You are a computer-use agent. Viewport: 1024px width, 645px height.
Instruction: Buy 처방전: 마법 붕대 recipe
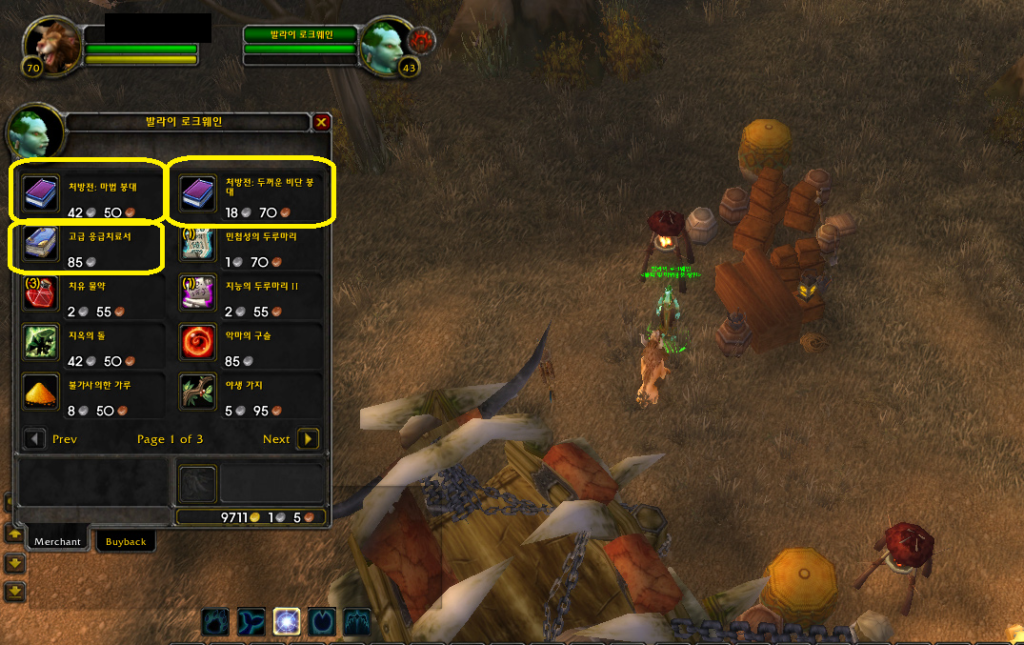(41, 191)
